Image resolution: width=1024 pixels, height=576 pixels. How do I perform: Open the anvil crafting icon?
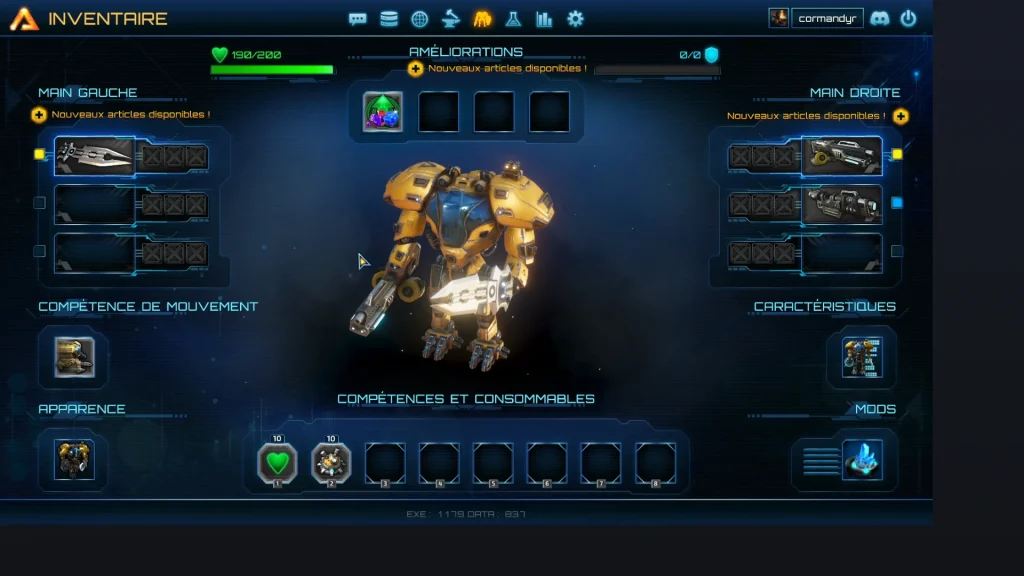click(x=451, y=19)
